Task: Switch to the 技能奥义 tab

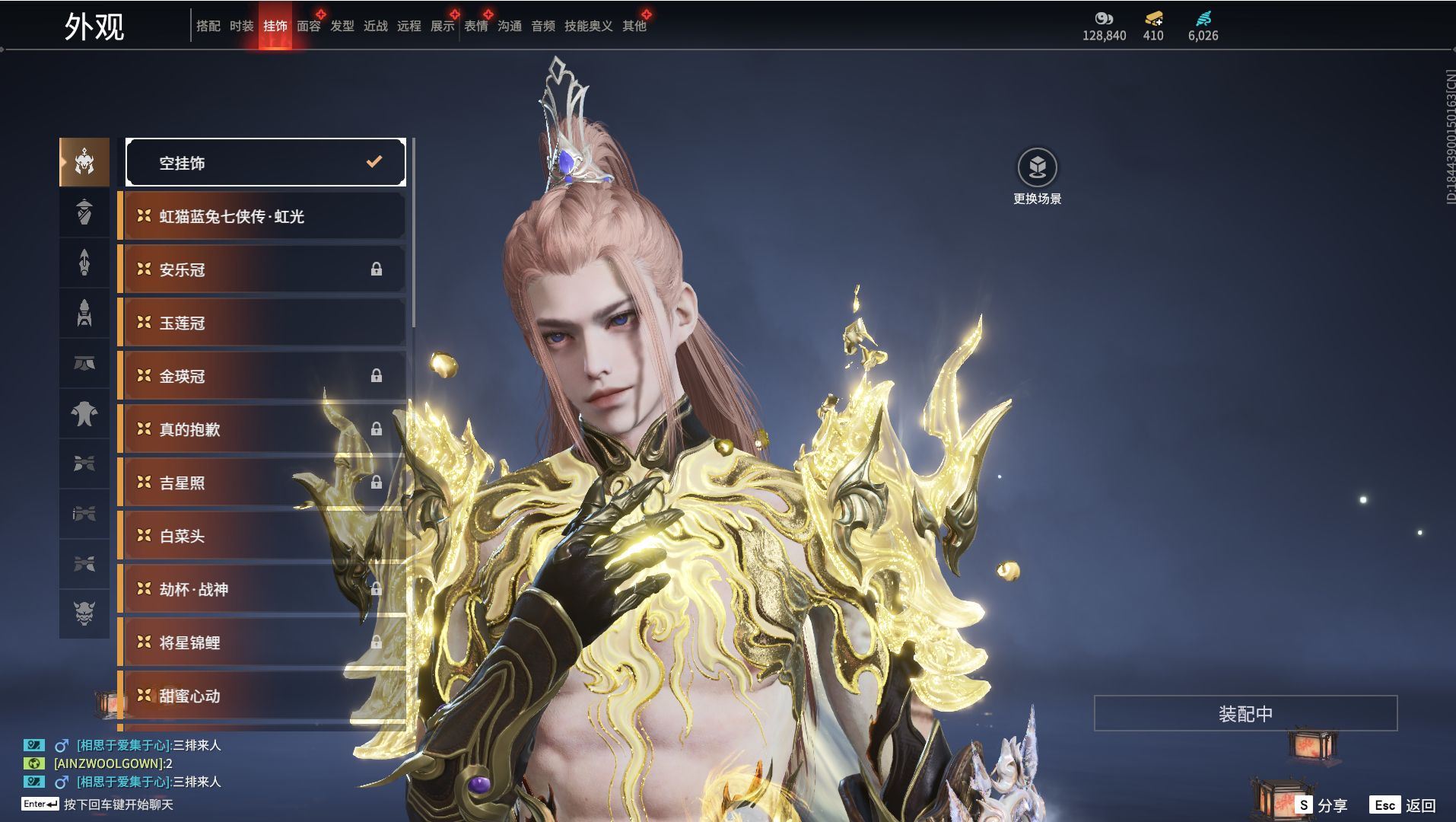Action: click(588, 26)
